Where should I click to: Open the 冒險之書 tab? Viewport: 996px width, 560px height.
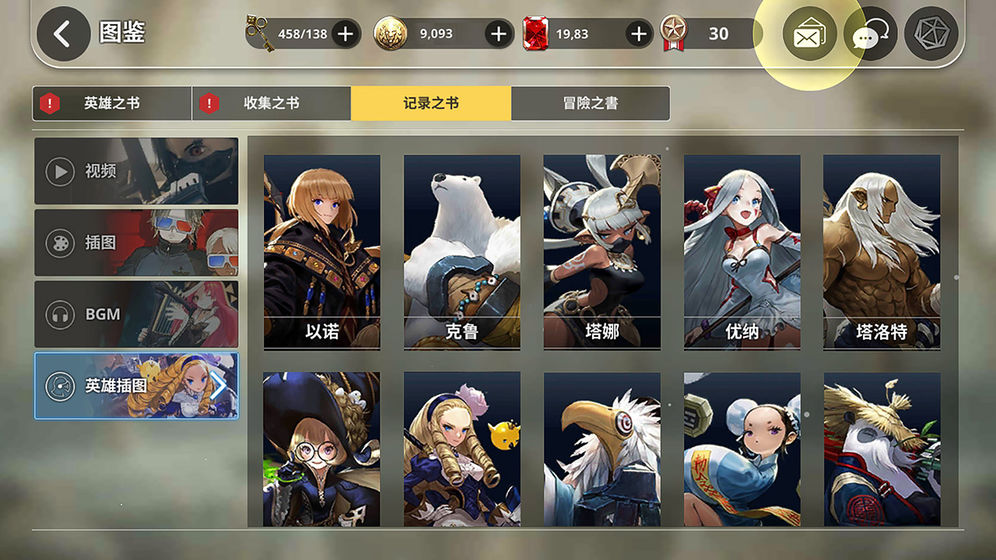pyautogui.click(x=590, y=103)
